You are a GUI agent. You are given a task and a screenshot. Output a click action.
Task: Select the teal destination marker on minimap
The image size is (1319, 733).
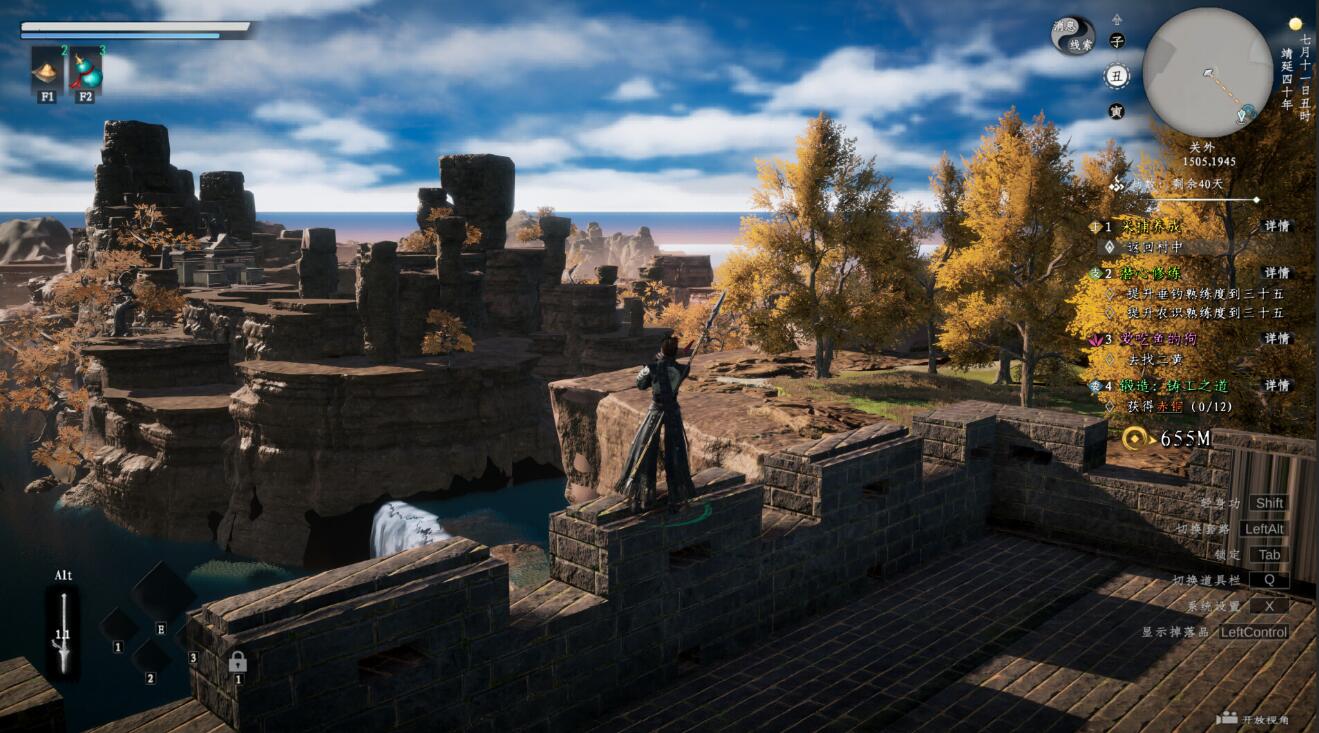coord(1247,112)
